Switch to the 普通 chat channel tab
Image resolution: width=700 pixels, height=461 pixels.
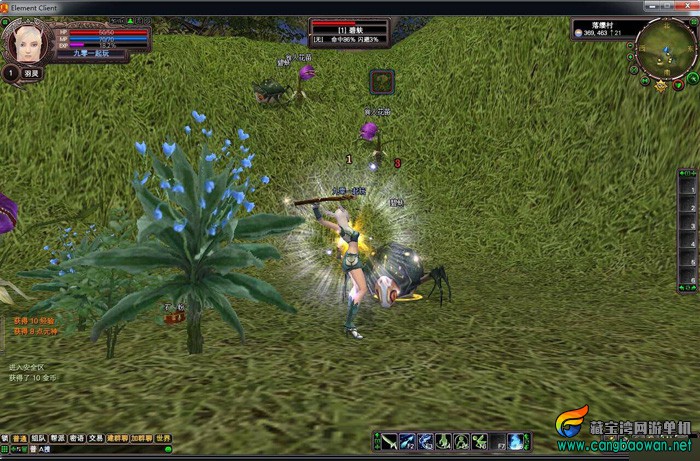point(20,438)
